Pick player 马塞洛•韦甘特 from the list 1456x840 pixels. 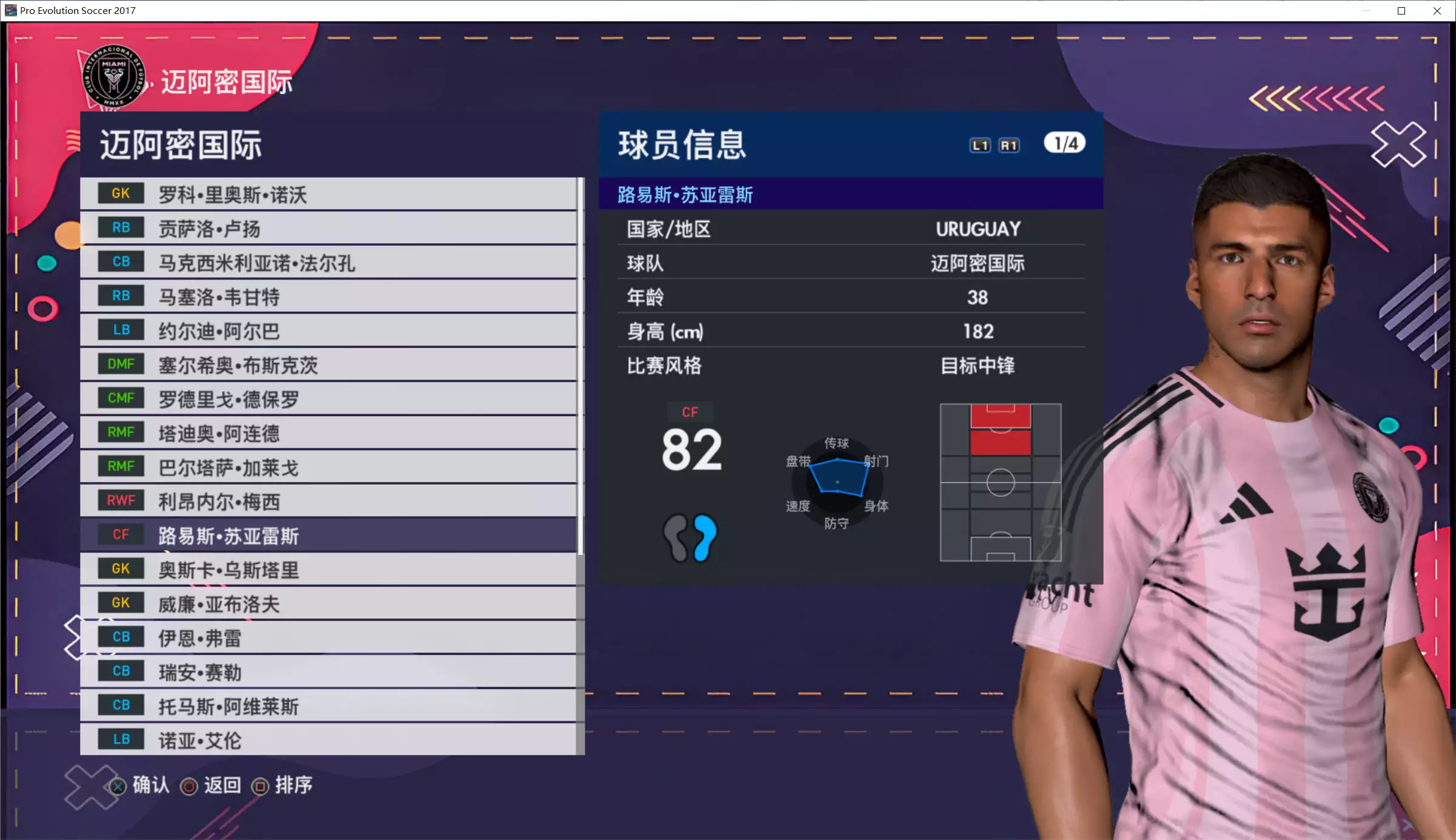(327, 297)
